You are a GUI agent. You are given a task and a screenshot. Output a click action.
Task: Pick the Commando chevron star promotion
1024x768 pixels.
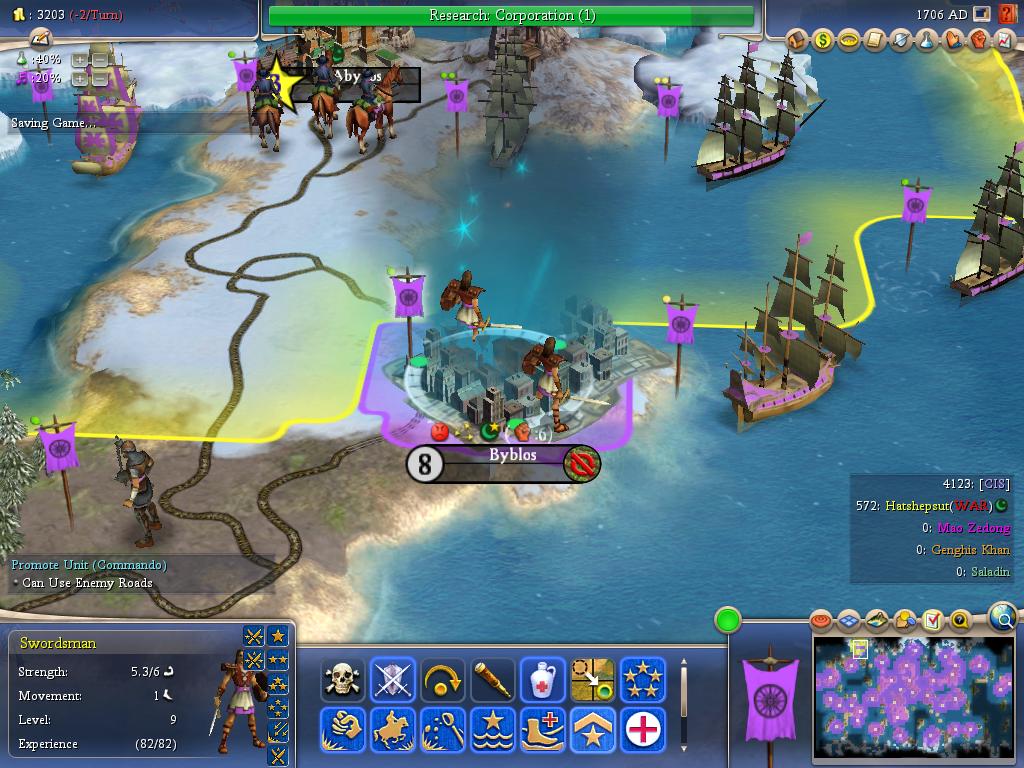593,730
